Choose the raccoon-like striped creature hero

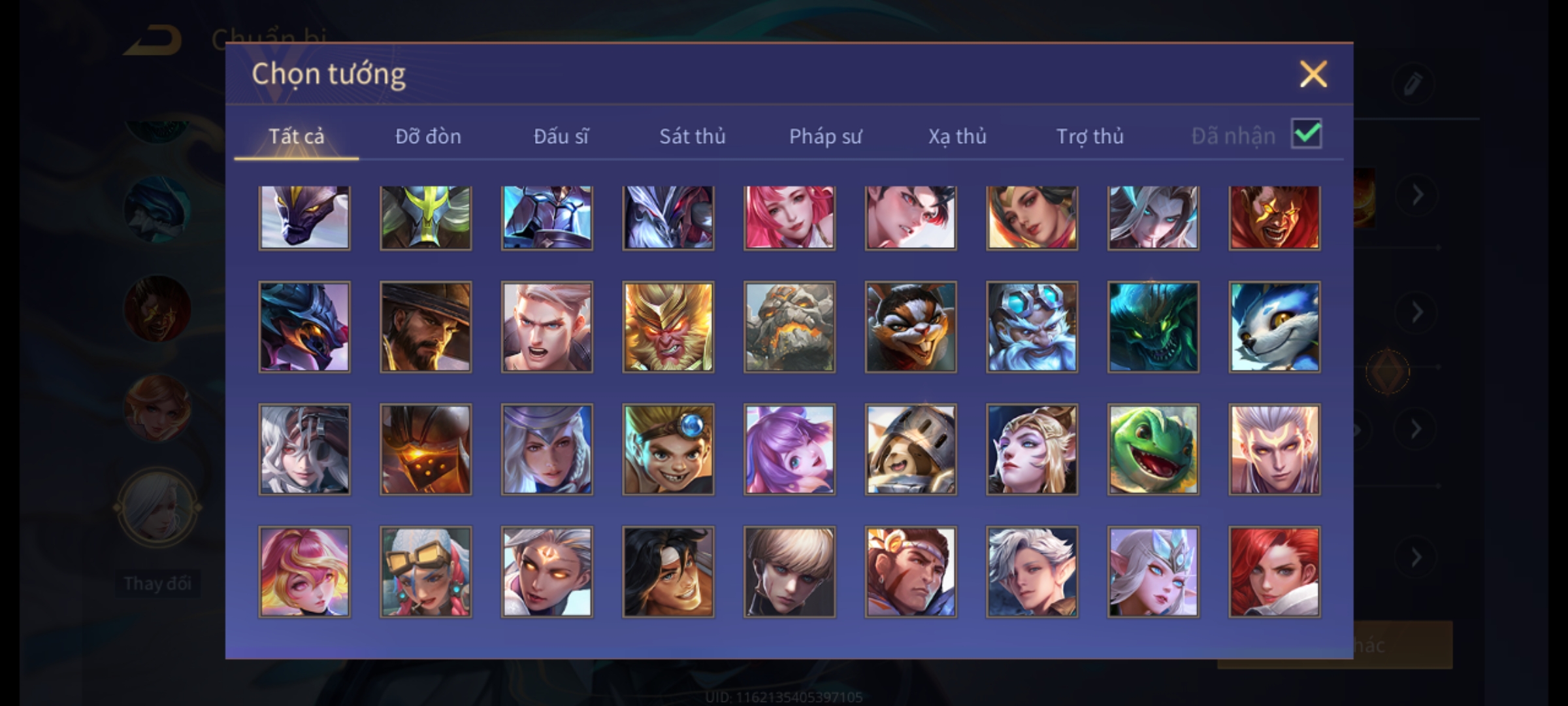coord(911,327)
